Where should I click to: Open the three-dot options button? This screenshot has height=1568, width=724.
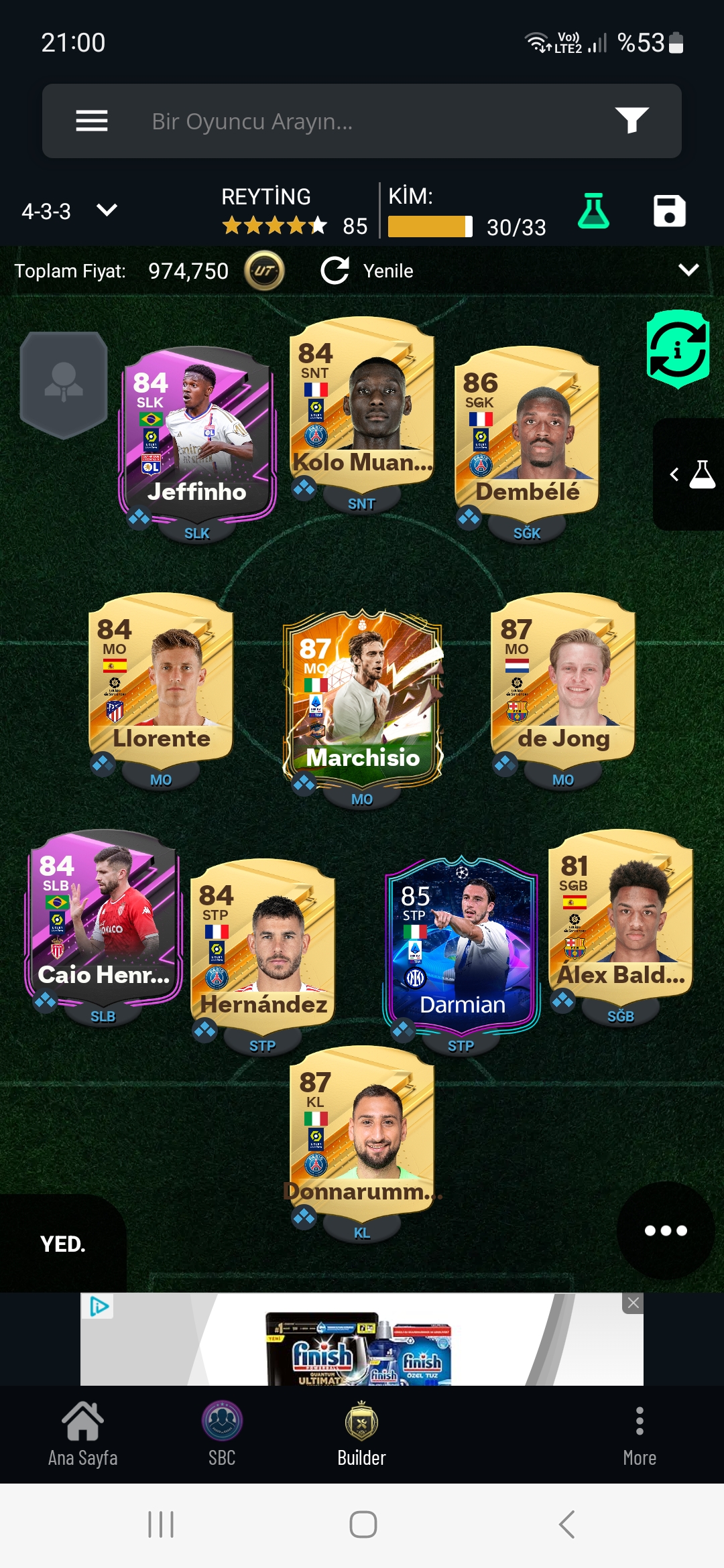[666, 1230]
